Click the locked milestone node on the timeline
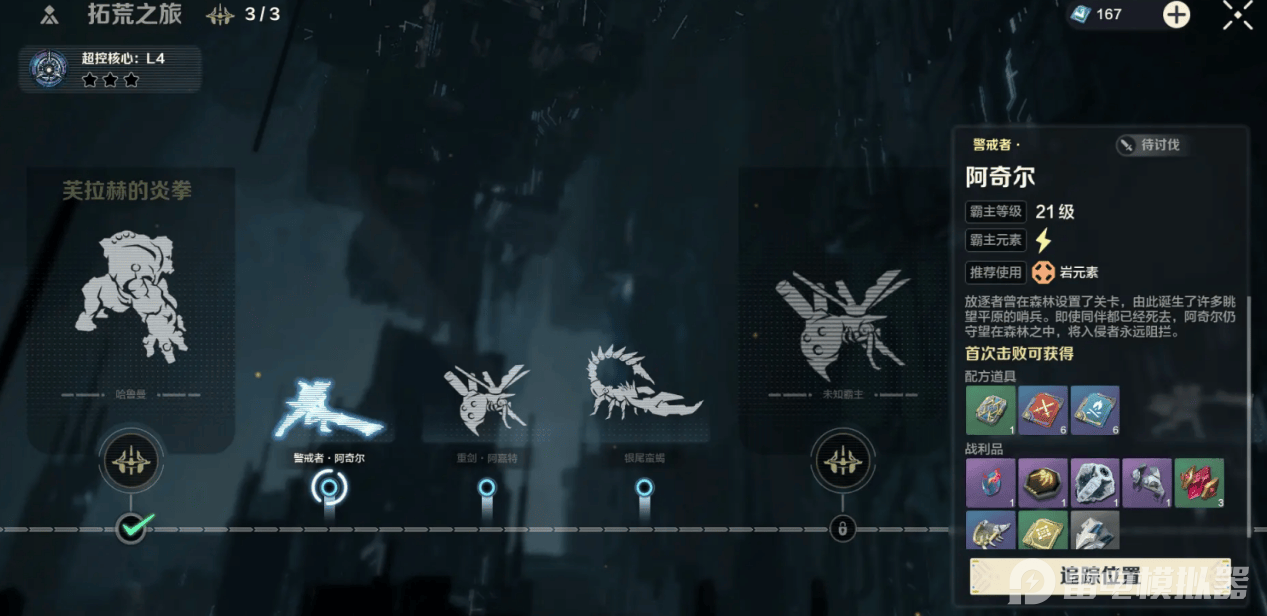The width and height of the screenshot is (1267, 616). [842, 528]
